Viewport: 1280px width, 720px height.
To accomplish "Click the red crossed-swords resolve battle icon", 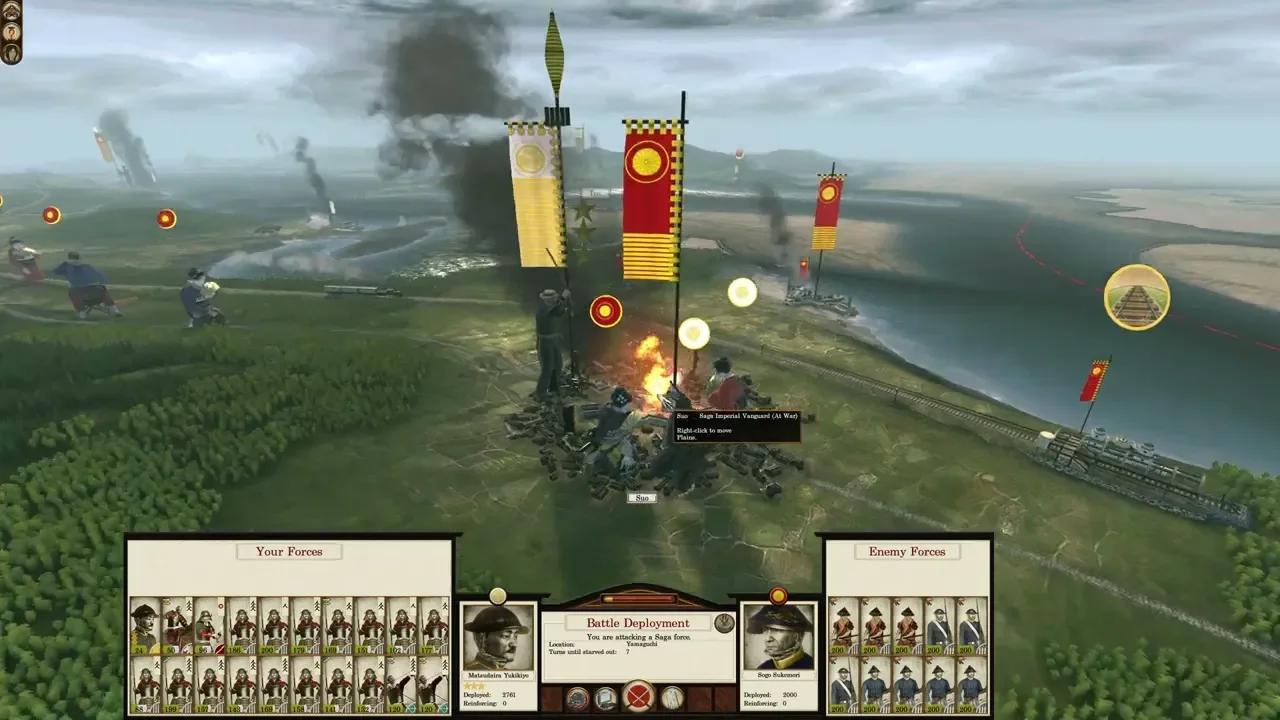I will 638,697.
